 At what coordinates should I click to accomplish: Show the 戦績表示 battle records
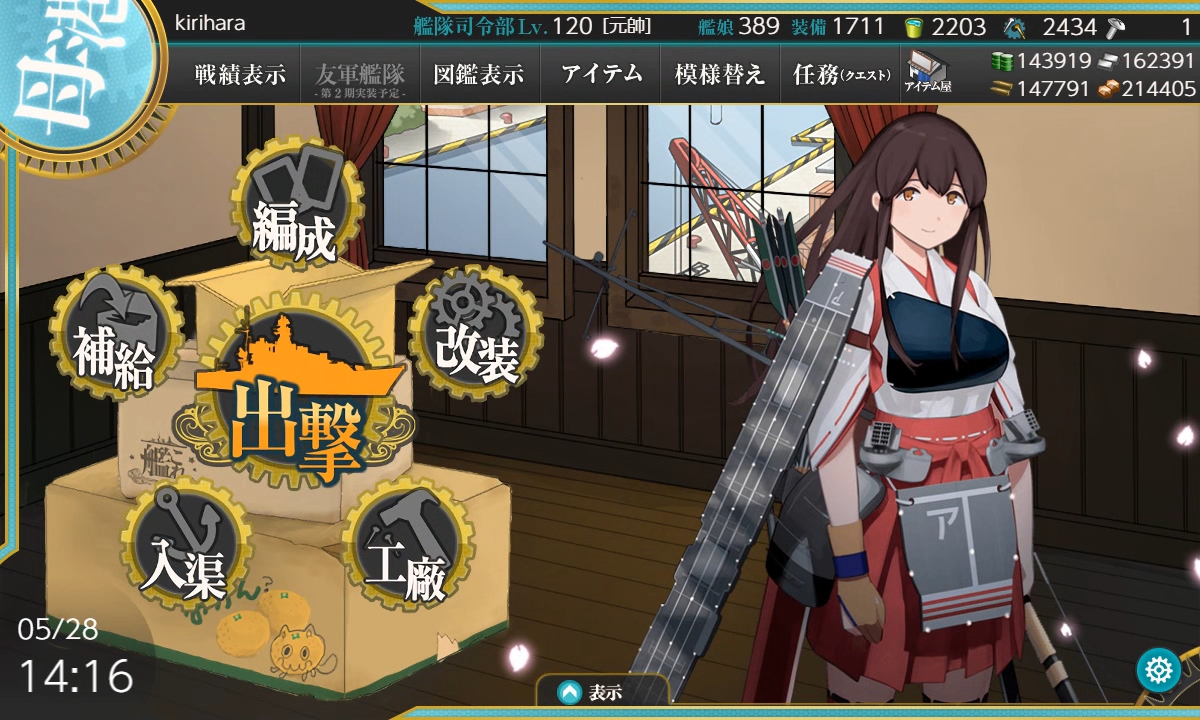click(x=240, y=74)
